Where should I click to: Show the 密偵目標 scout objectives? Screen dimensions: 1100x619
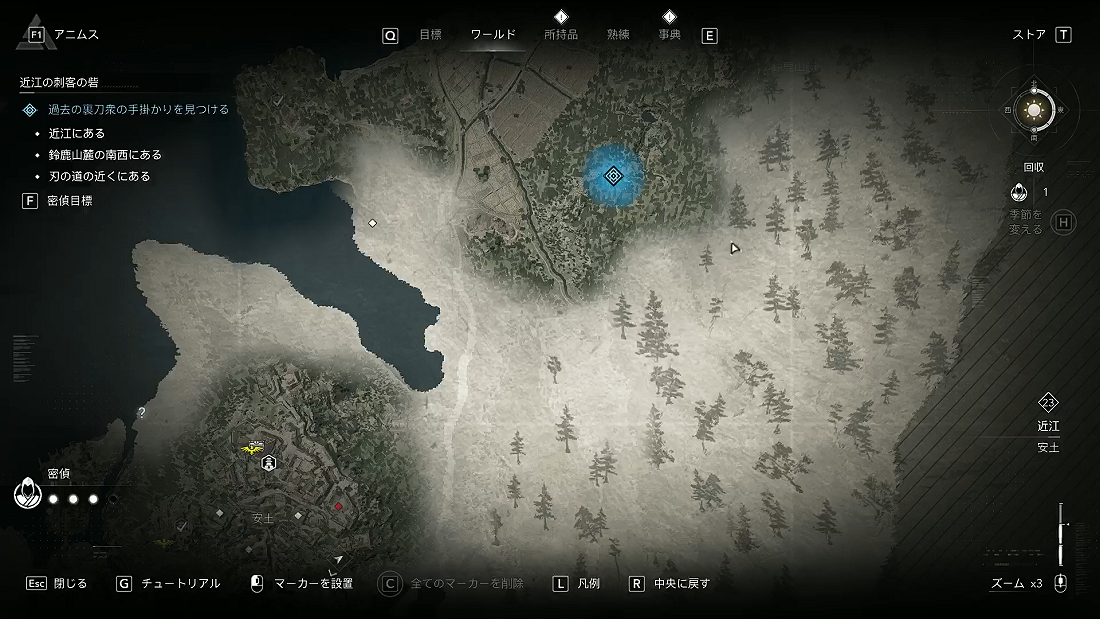pos(70,201)
